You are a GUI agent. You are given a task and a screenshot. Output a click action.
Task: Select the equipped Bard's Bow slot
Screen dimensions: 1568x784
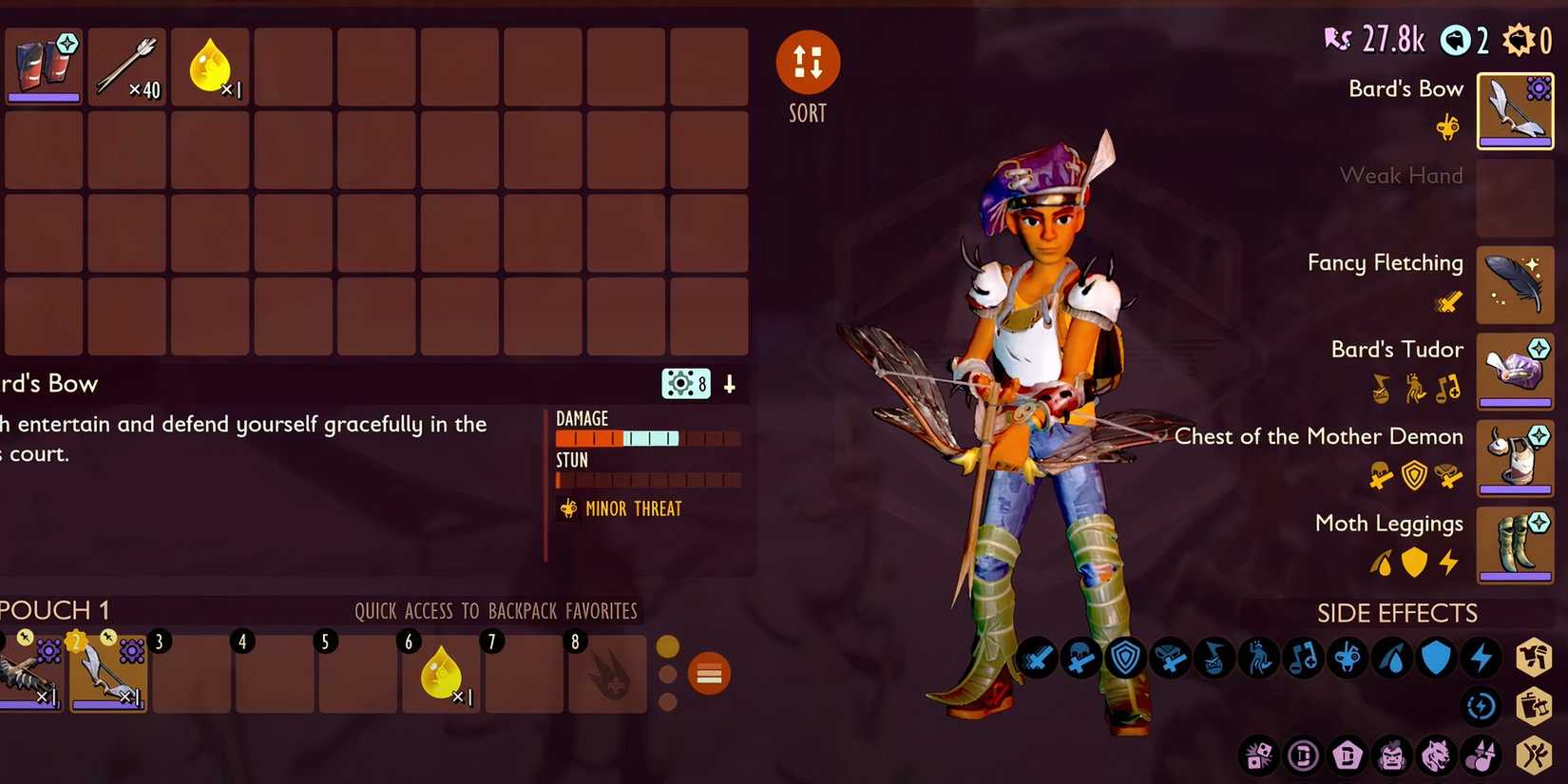1516,110
